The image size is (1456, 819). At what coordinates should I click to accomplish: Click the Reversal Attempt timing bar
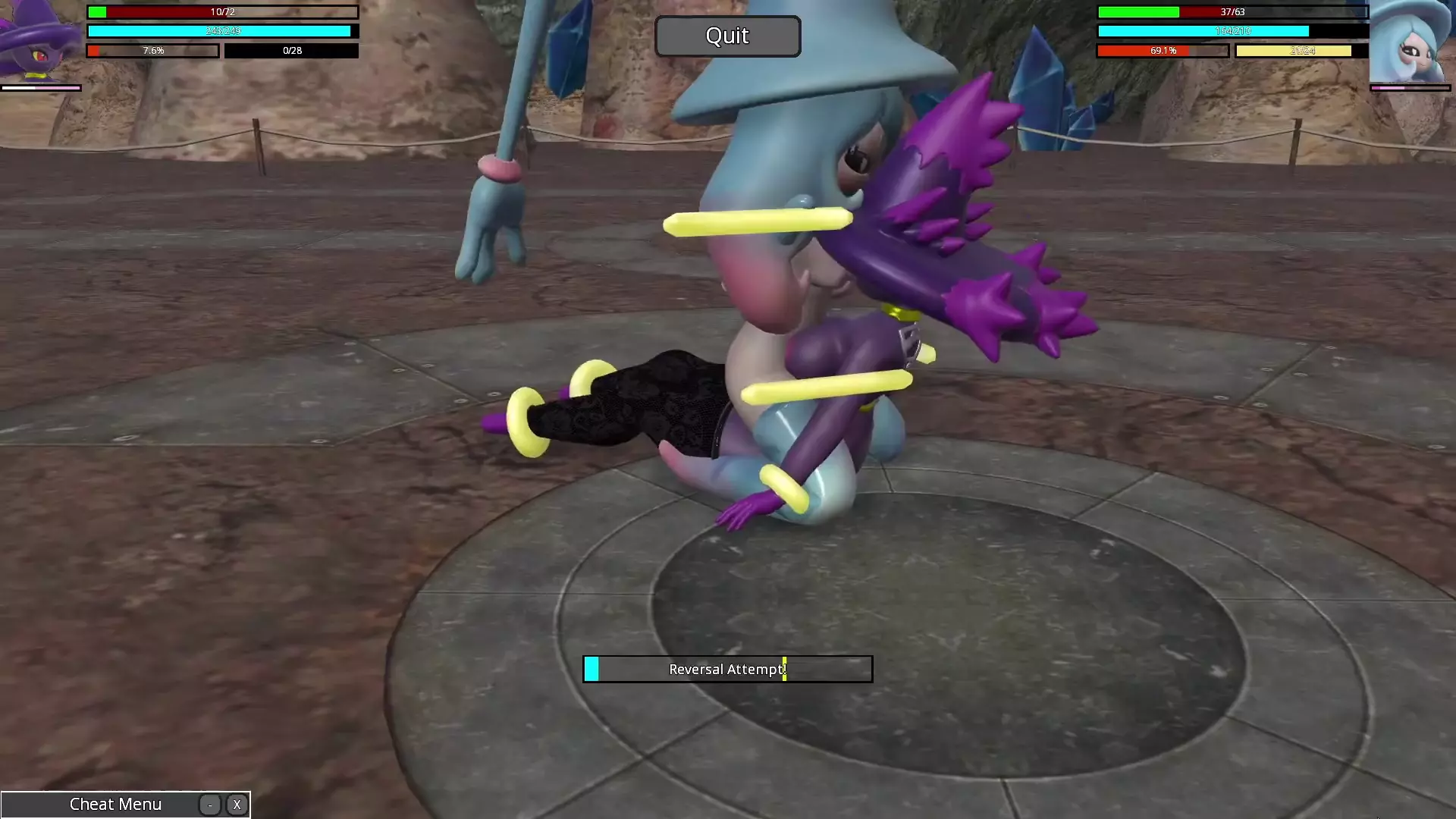(727, 669)
